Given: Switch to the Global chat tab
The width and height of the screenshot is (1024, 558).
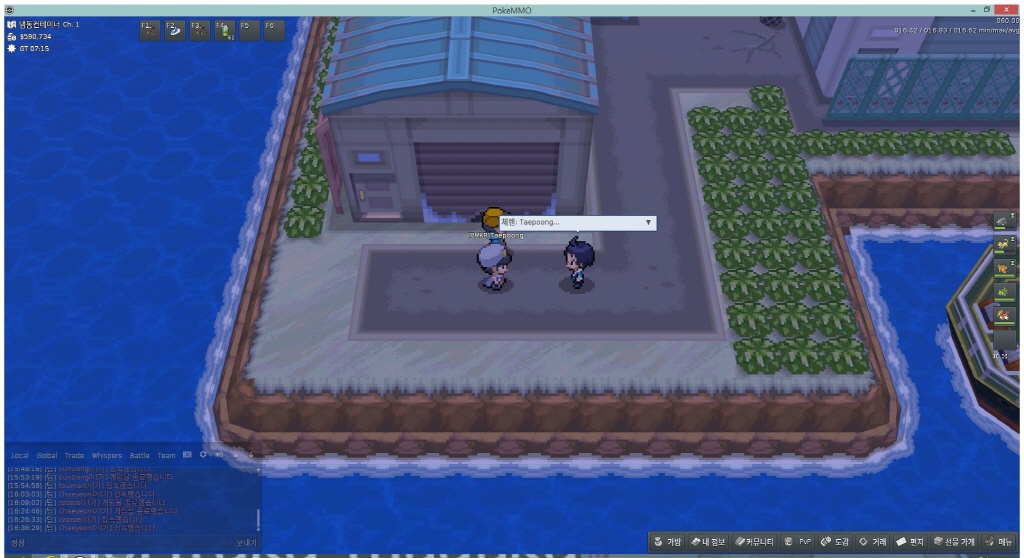Looking at the screenshot, I should click(x=47, y=455).
